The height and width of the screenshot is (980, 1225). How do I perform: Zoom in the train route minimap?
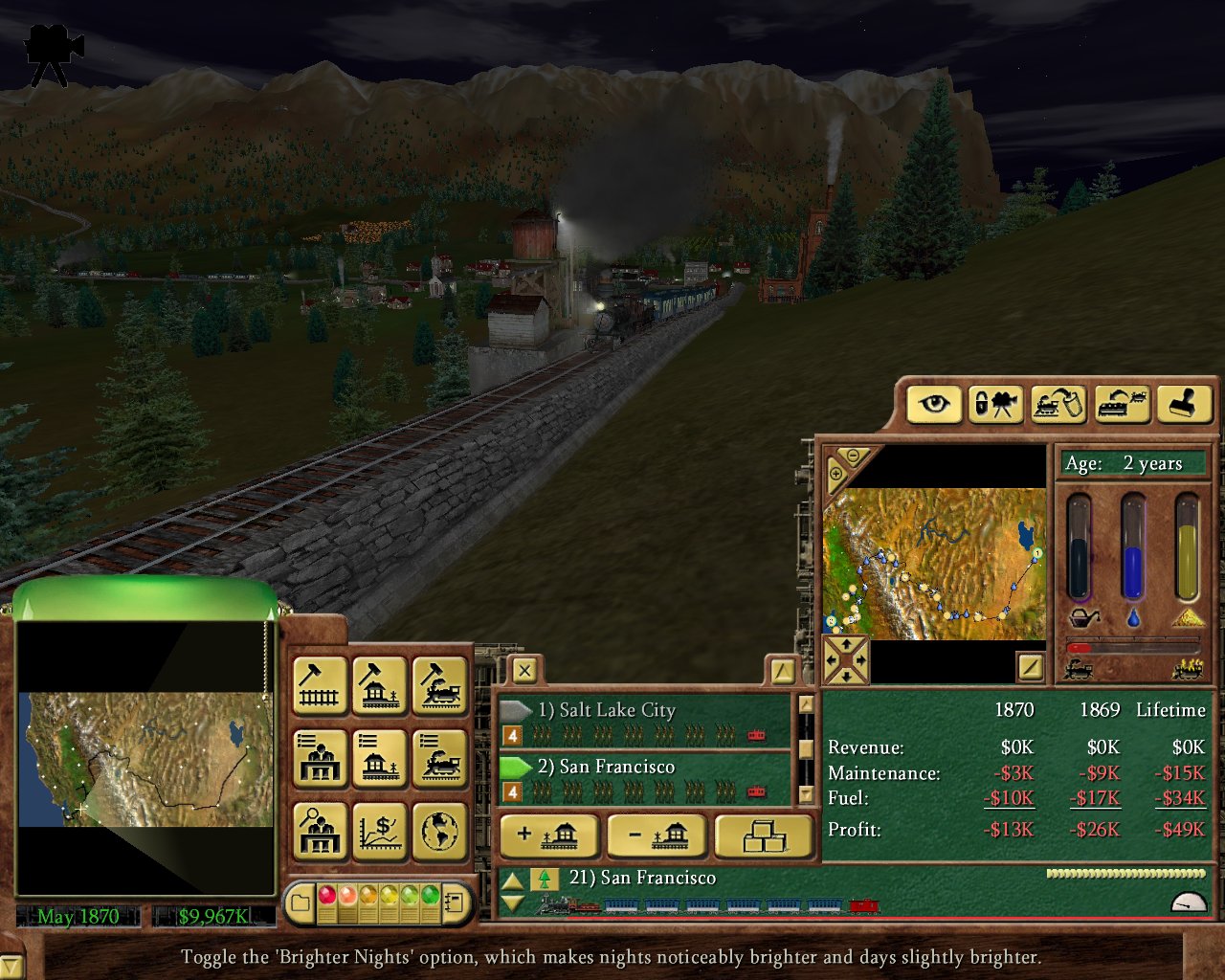(835, 474)
